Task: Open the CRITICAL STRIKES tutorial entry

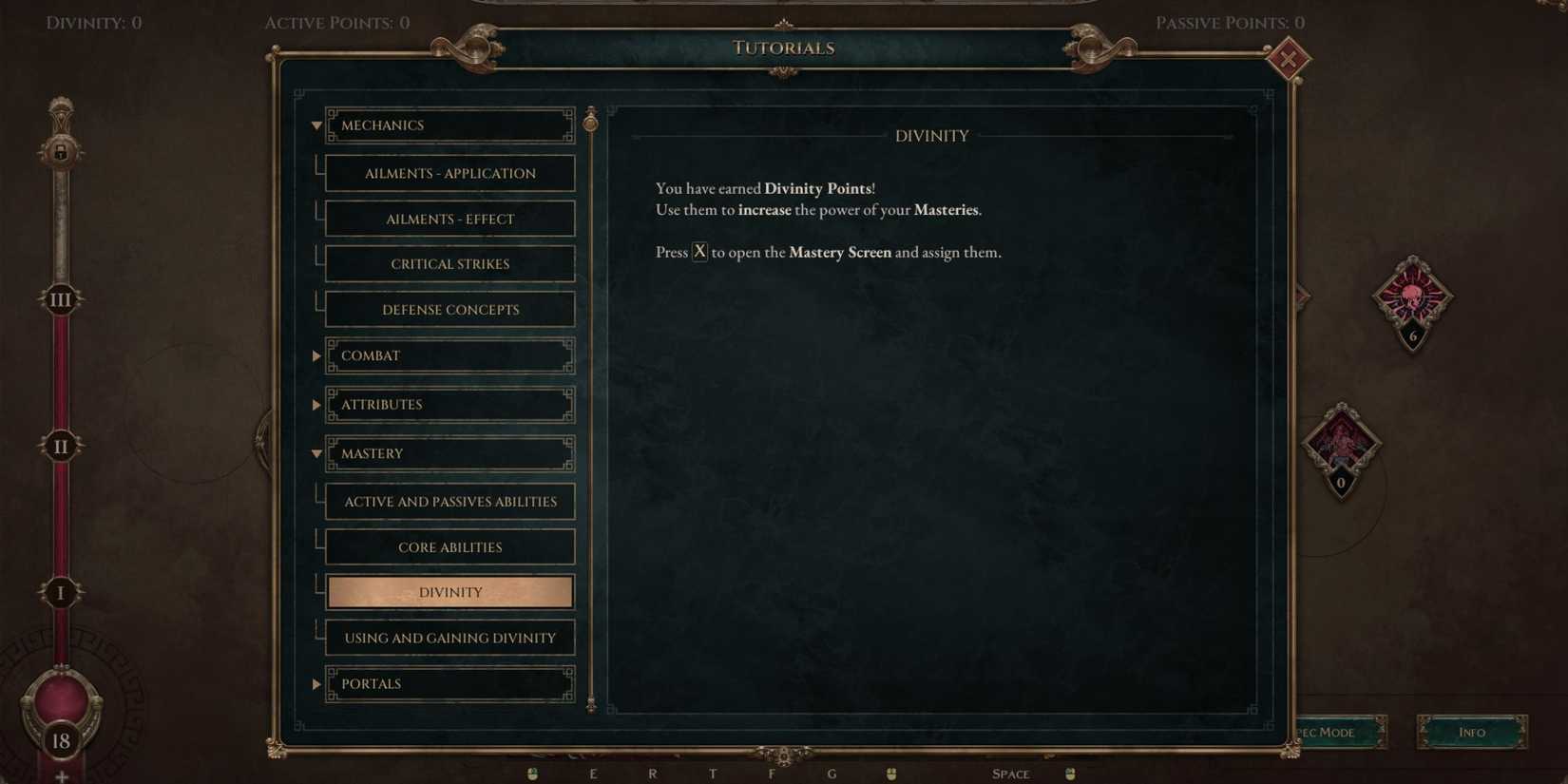Action: (449, 263)
